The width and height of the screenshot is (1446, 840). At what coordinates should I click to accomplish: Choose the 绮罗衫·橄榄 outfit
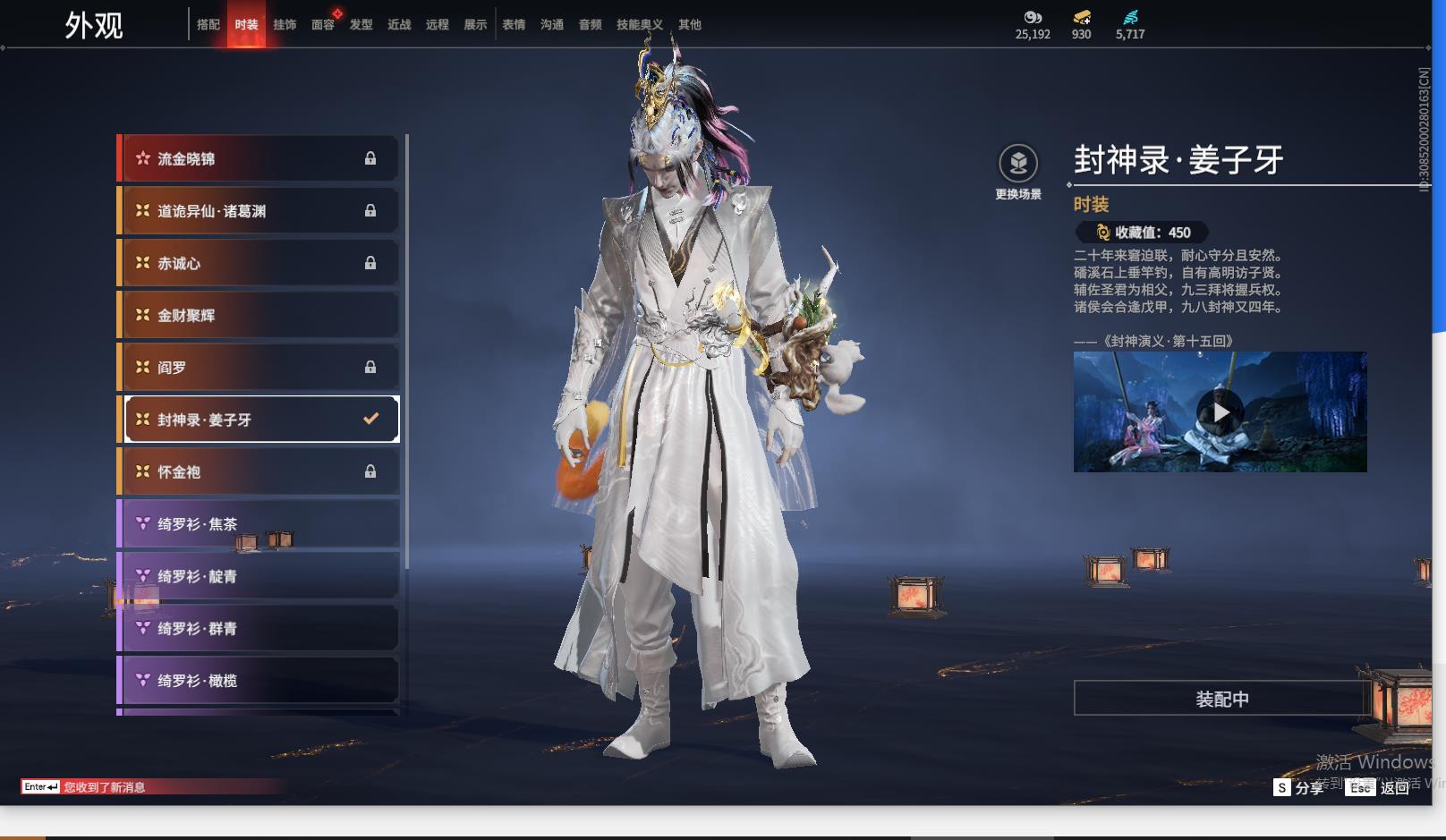tap(259, 681)
